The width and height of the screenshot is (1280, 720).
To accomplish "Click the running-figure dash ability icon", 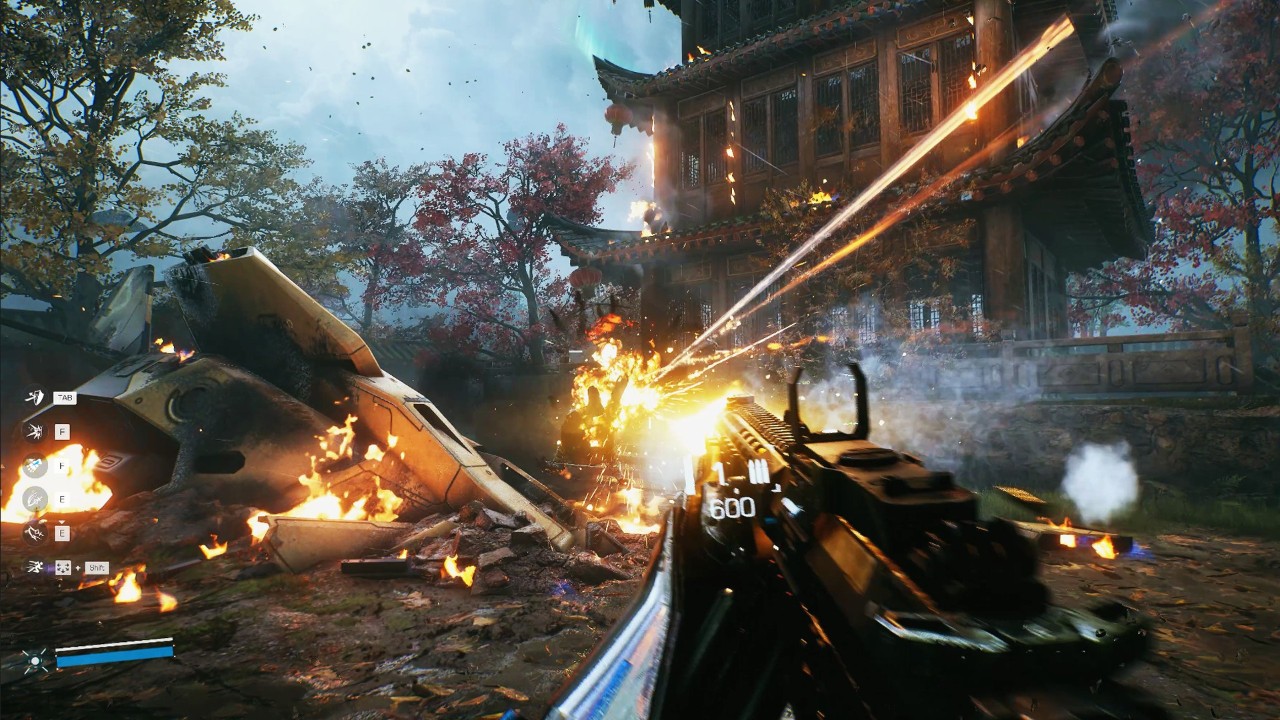I will 34,567.
